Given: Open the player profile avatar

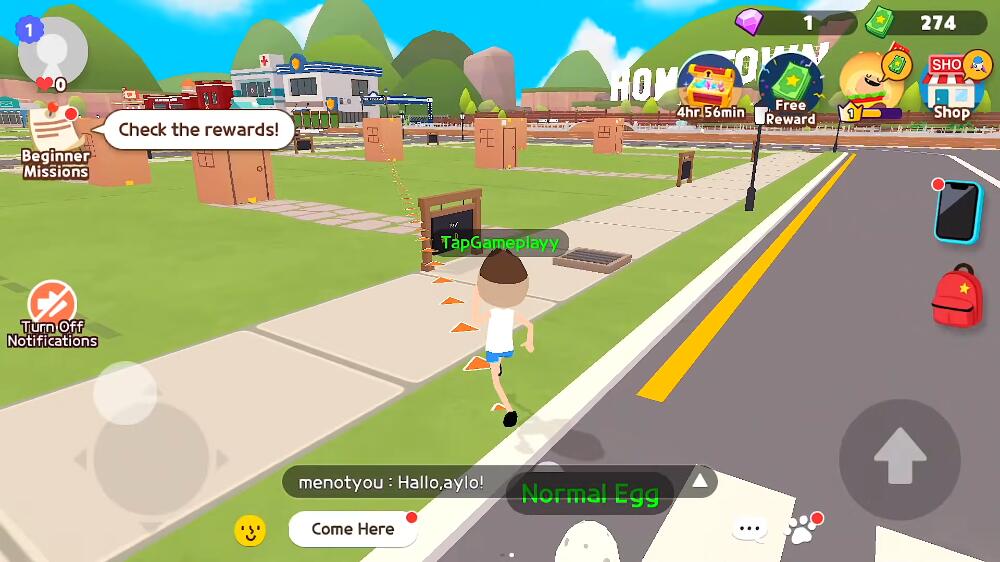Looking at the screenshot, I should coord(53,52).
